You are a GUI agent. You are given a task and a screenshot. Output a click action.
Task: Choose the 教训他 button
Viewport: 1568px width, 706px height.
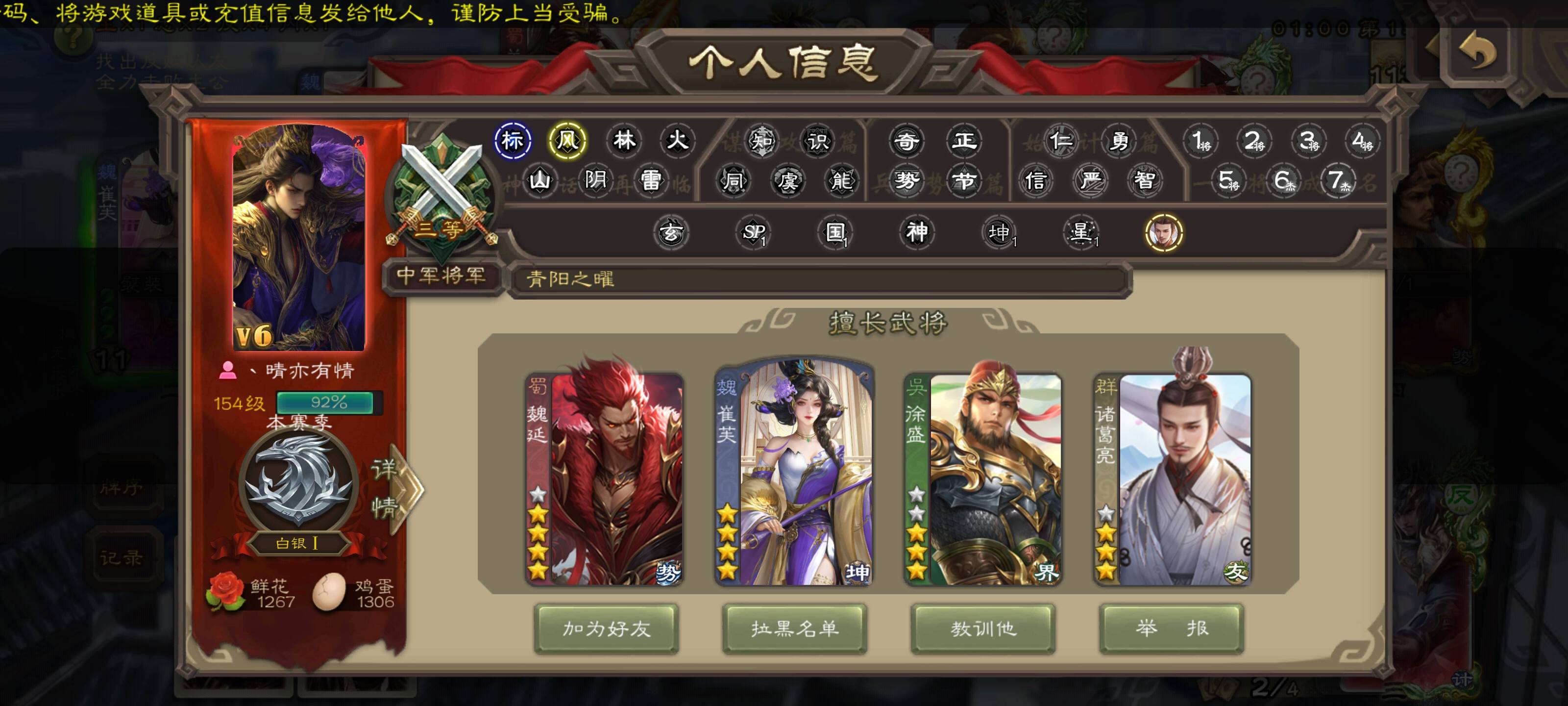coord(983,628)
